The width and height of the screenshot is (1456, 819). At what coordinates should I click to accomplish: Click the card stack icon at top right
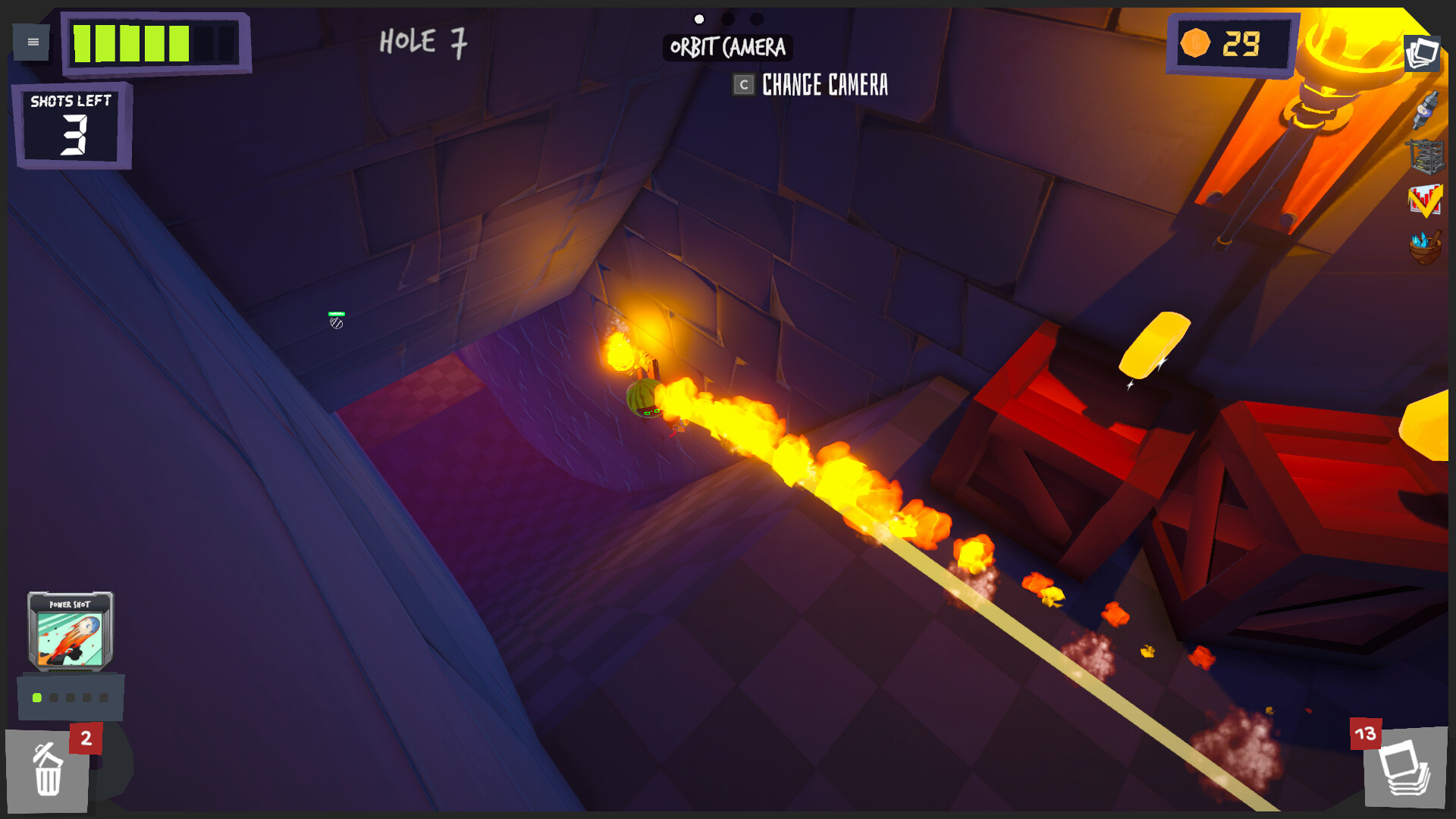1424,54
